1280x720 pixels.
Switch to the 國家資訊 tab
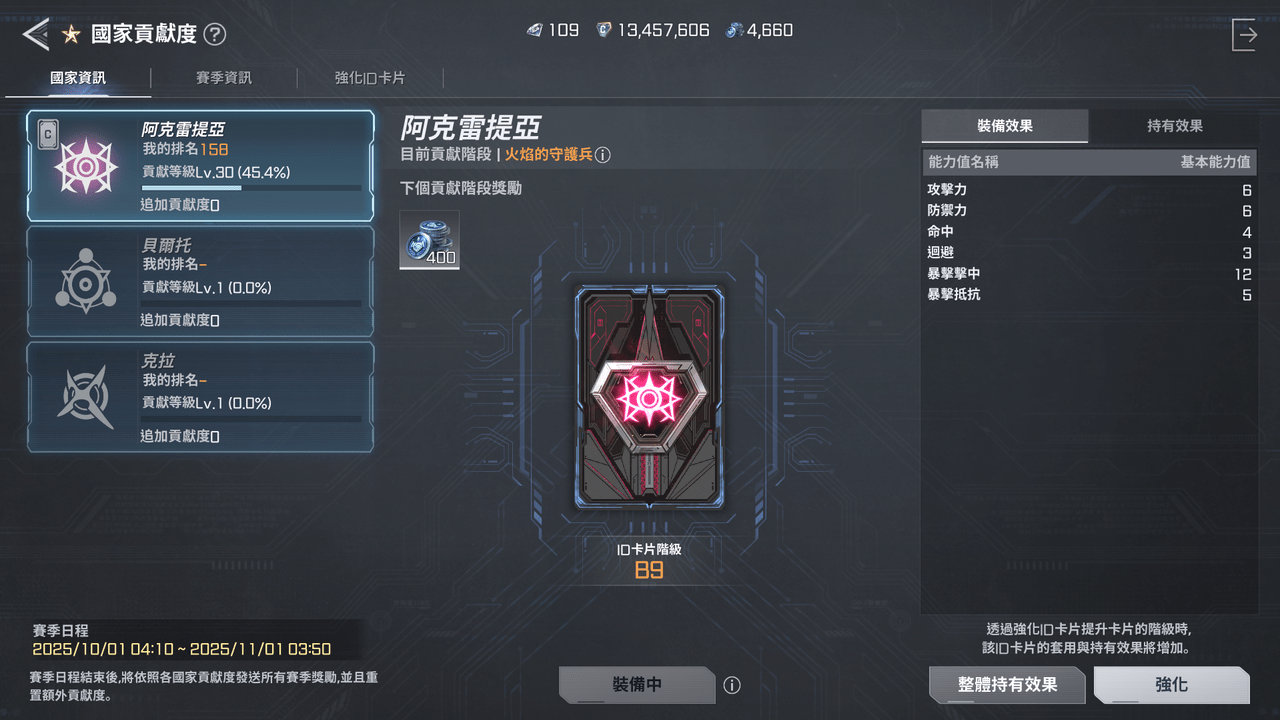coord(77,77)
